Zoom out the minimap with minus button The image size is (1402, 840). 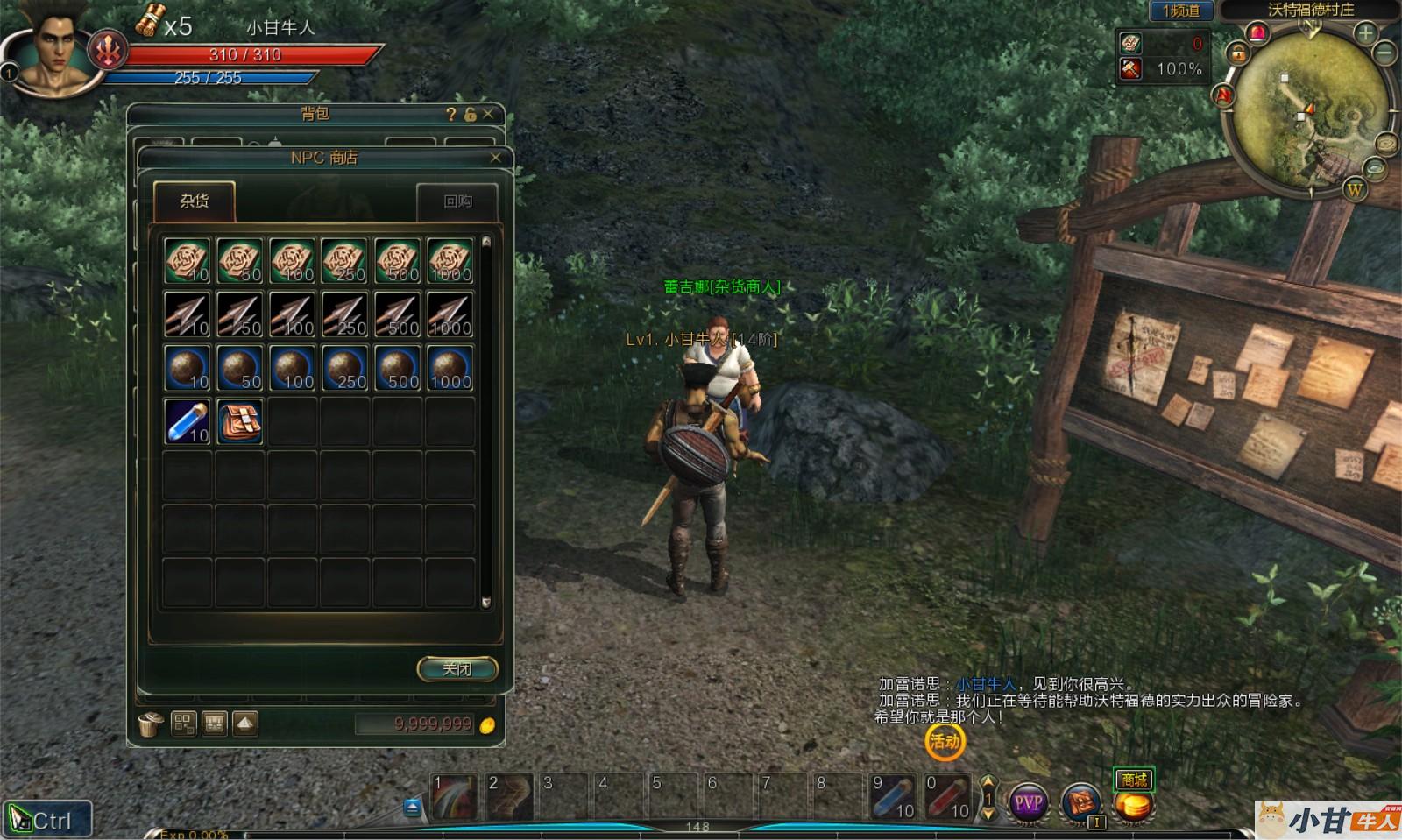[1385, 53]
